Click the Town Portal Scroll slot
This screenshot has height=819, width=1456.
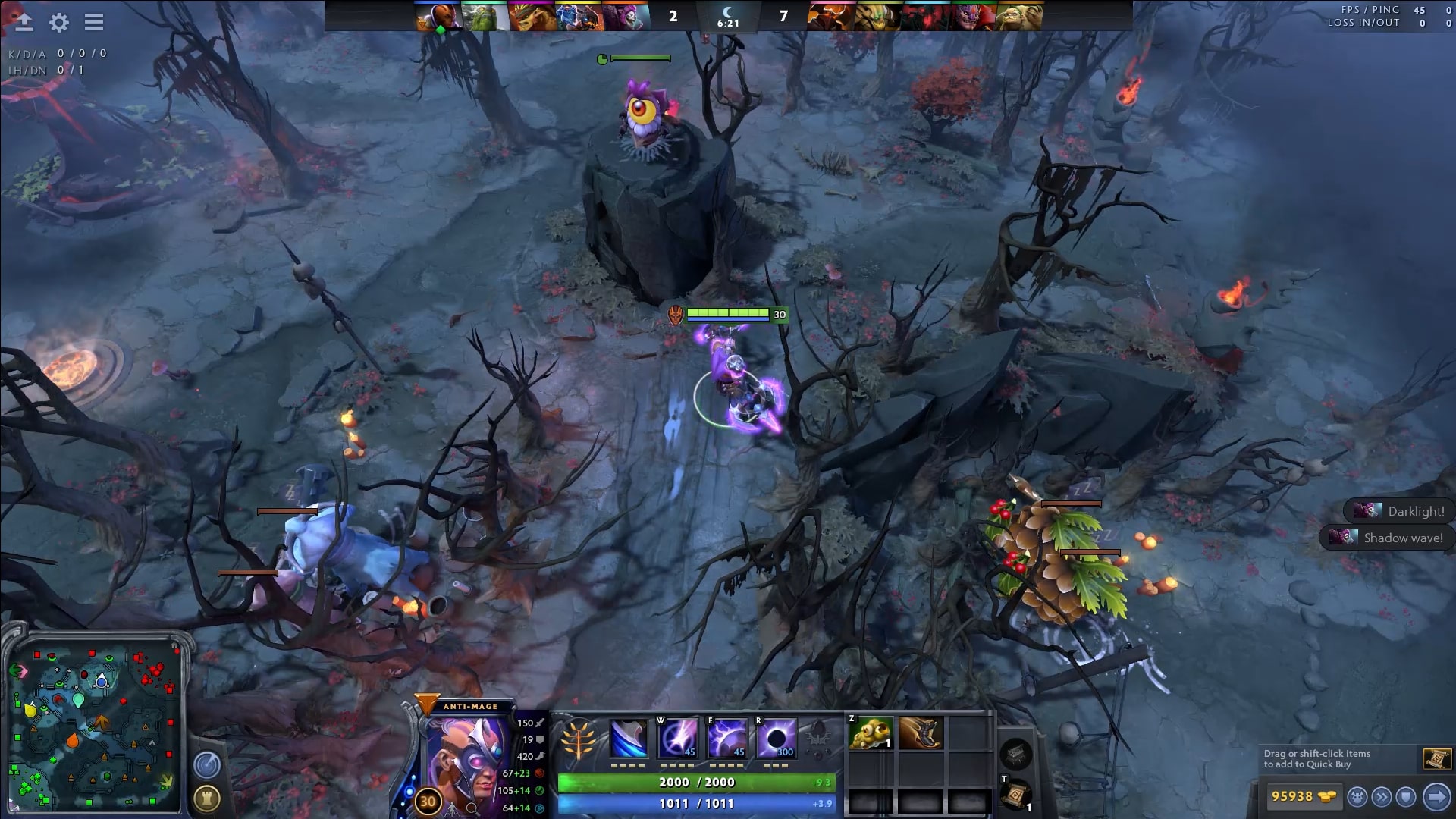coord(1014,794)
